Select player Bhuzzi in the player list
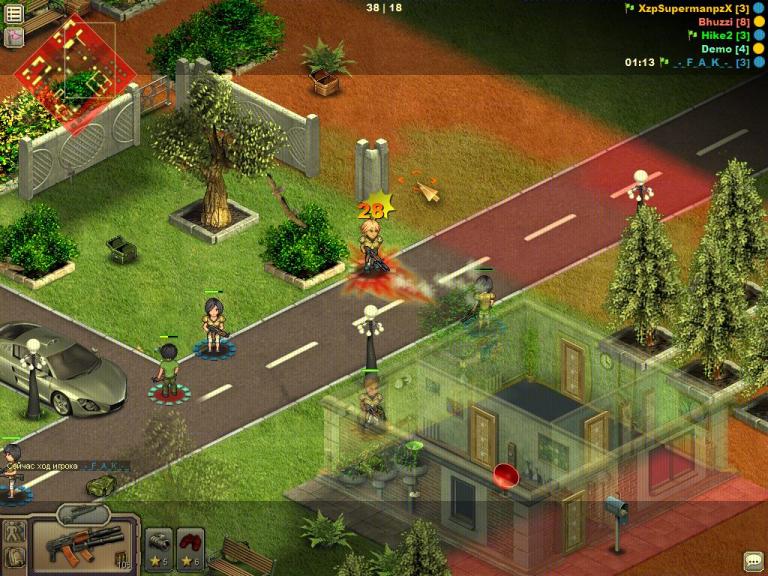 pos(724,21)
